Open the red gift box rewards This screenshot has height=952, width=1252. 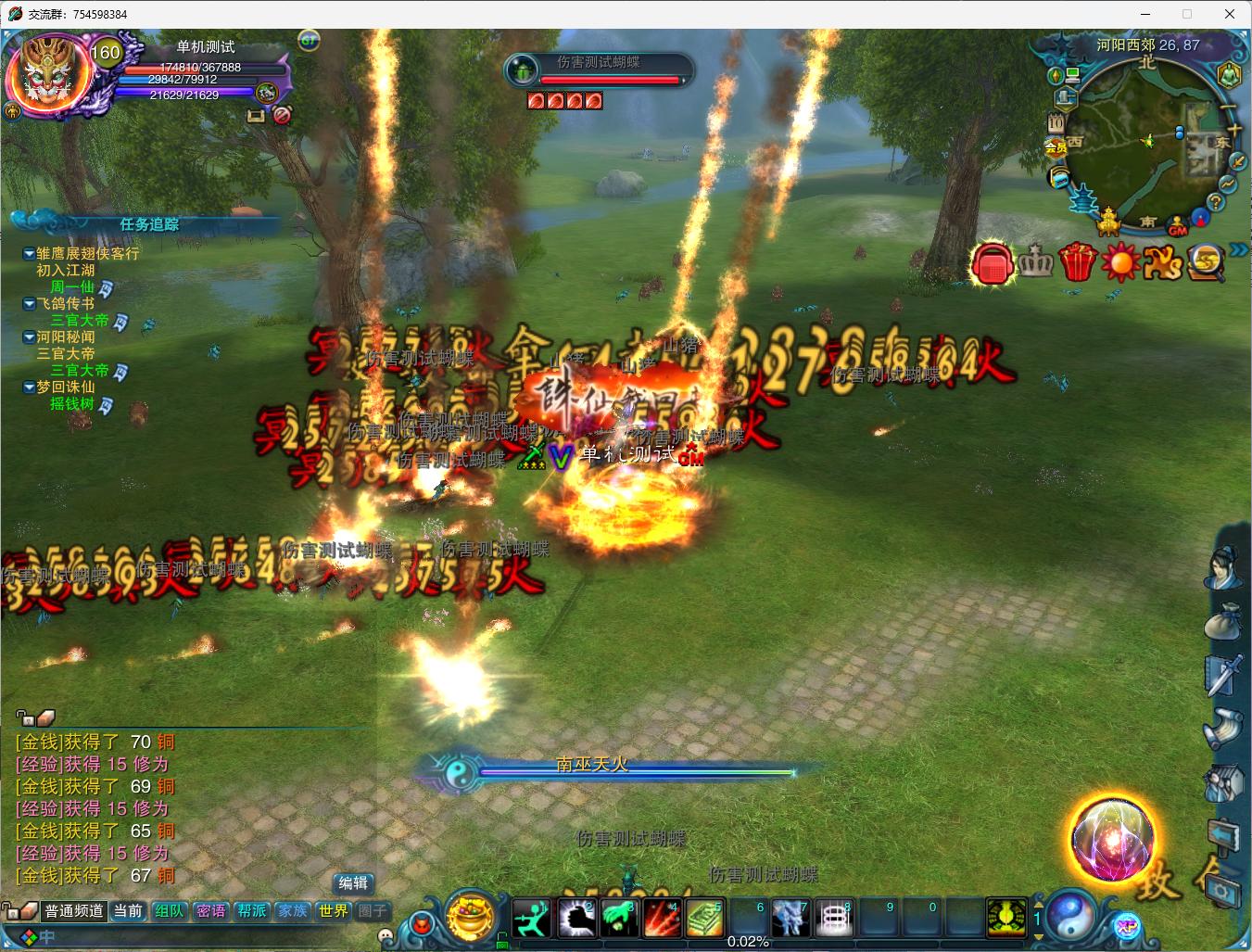[1079, 261]
